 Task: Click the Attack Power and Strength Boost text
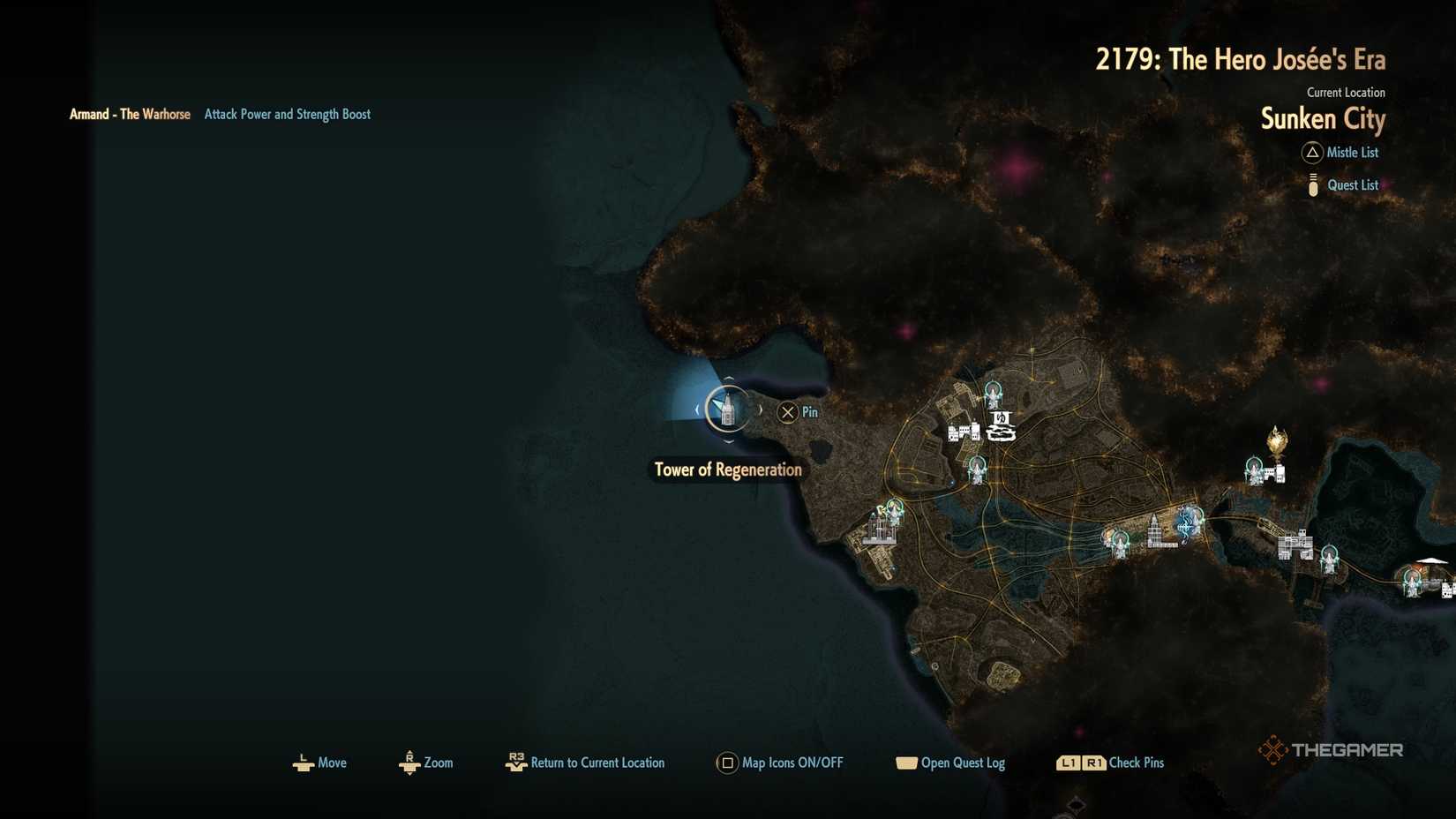coord(287,114)
